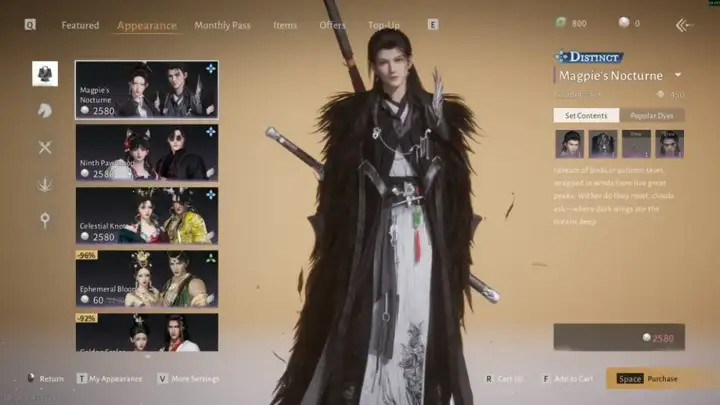Purchase the Magpie's Nocturne set
This screenshot has height=405, width=720.
(x=660, y=379)
